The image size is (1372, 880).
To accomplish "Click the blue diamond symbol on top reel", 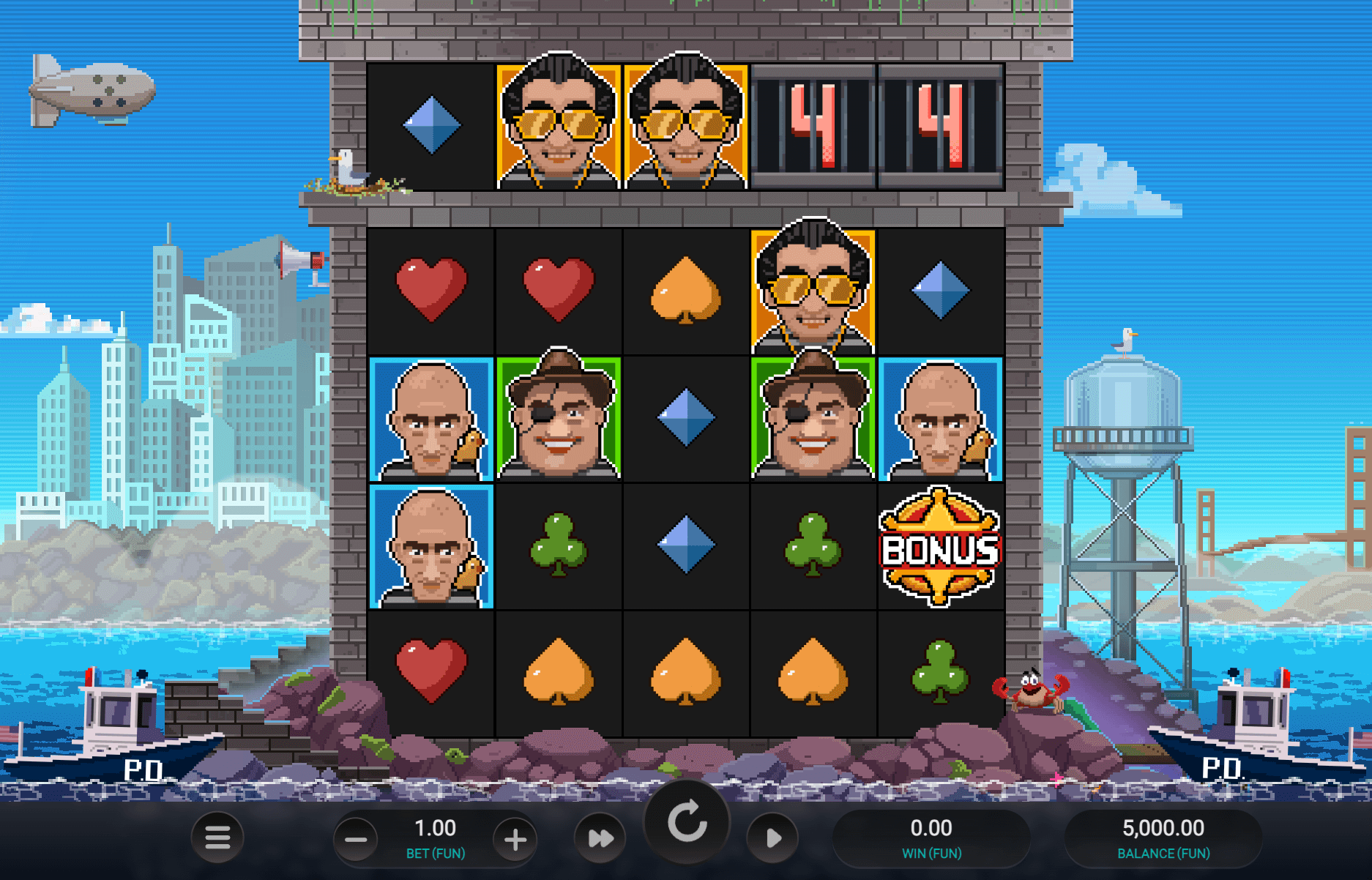I will coord(430,126).
